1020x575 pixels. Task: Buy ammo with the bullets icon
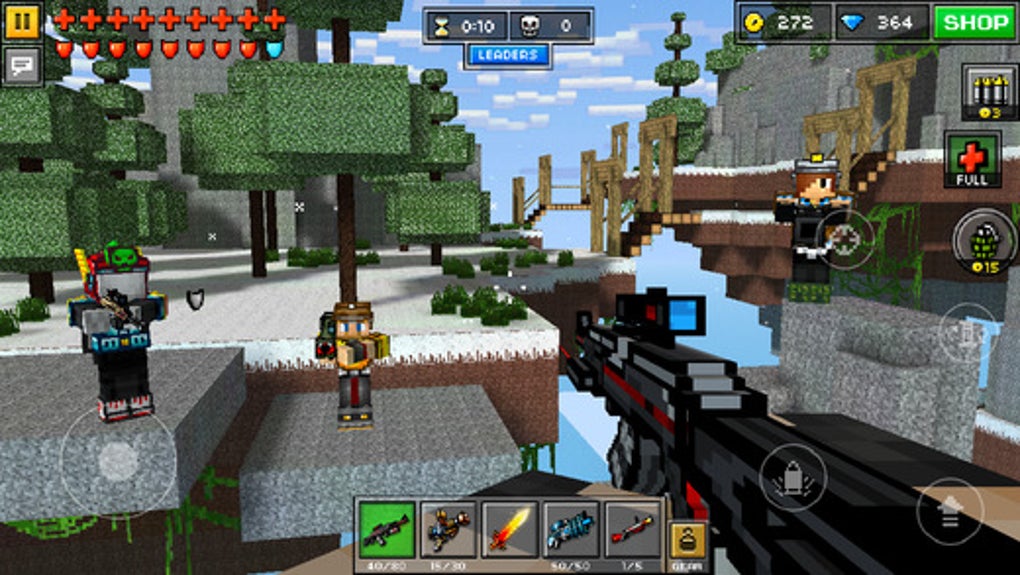(982, 94)
